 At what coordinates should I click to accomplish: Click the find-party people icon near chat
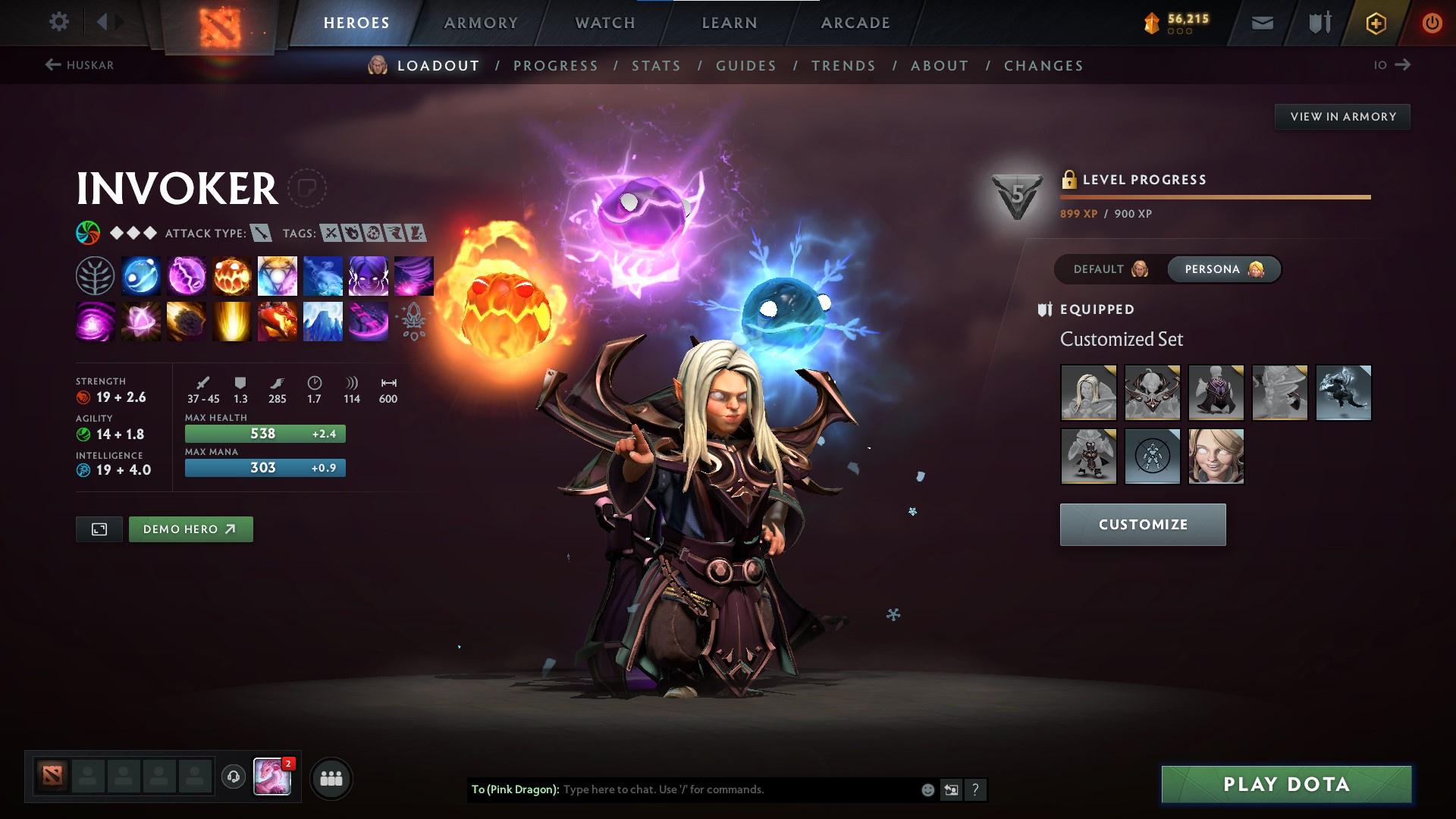330,777
